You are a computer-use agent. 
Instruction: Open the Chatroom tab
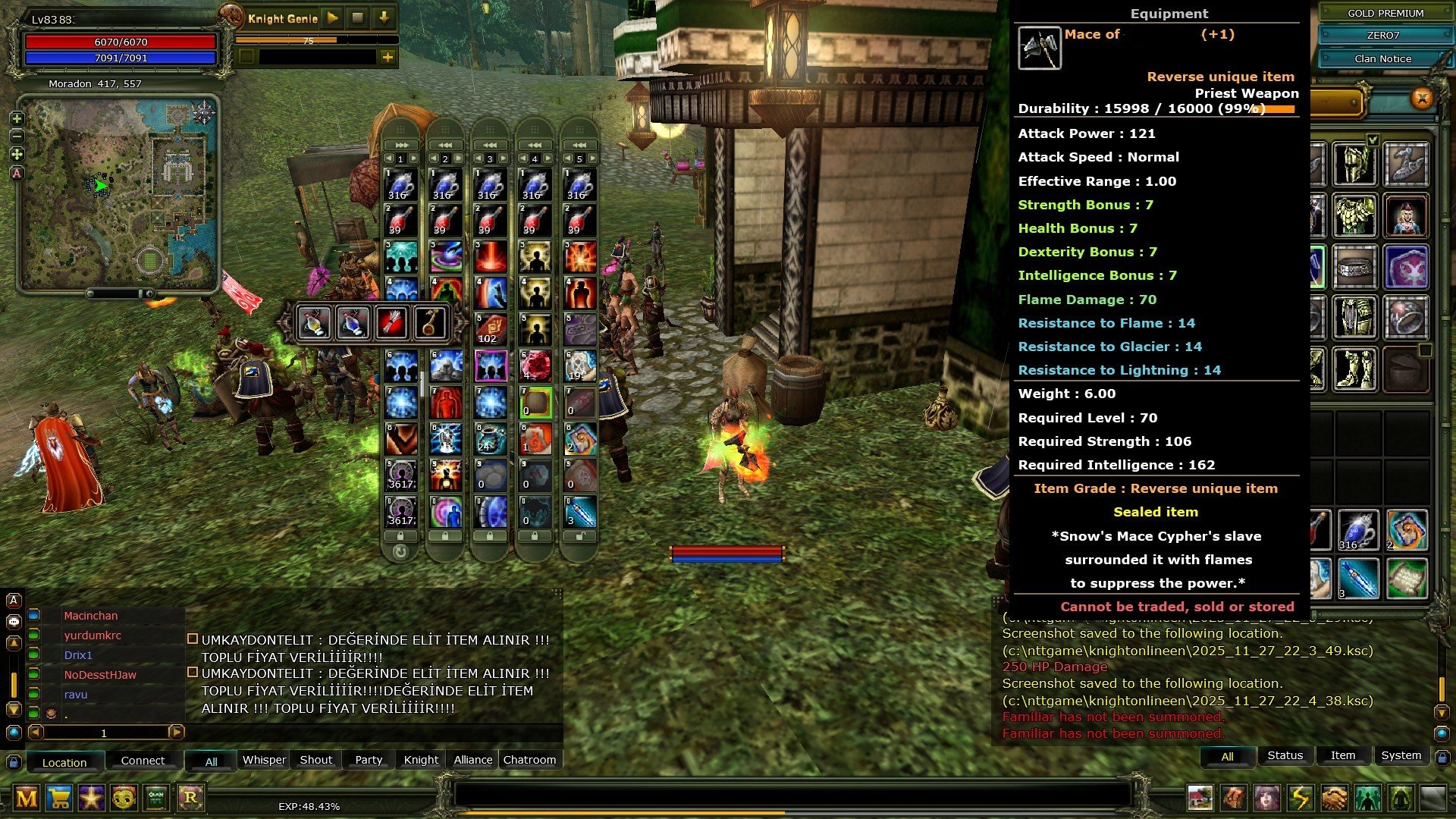pyautogui.click(x=529, y=760)
